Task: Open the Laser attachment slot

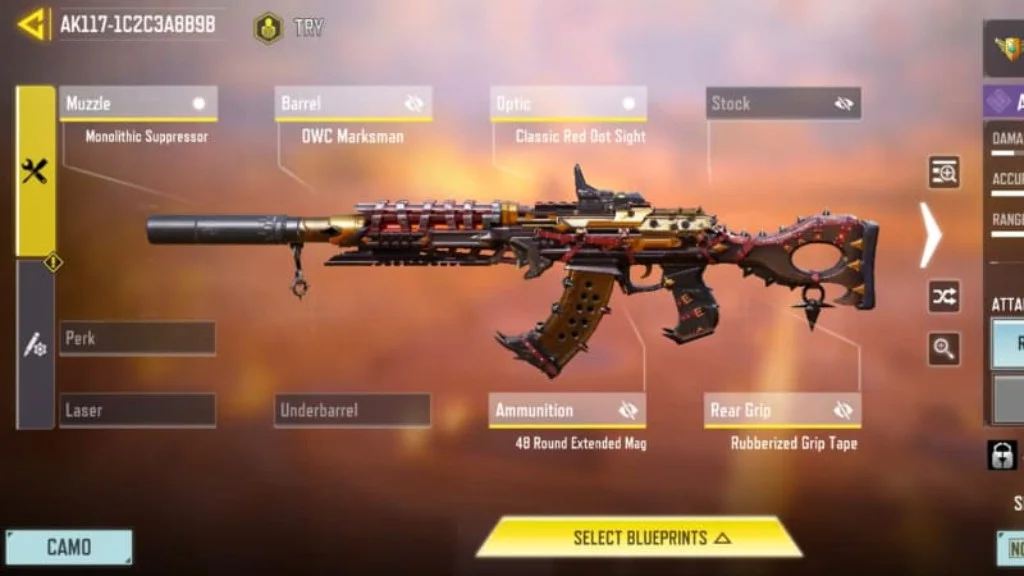Action: point(138,410)
